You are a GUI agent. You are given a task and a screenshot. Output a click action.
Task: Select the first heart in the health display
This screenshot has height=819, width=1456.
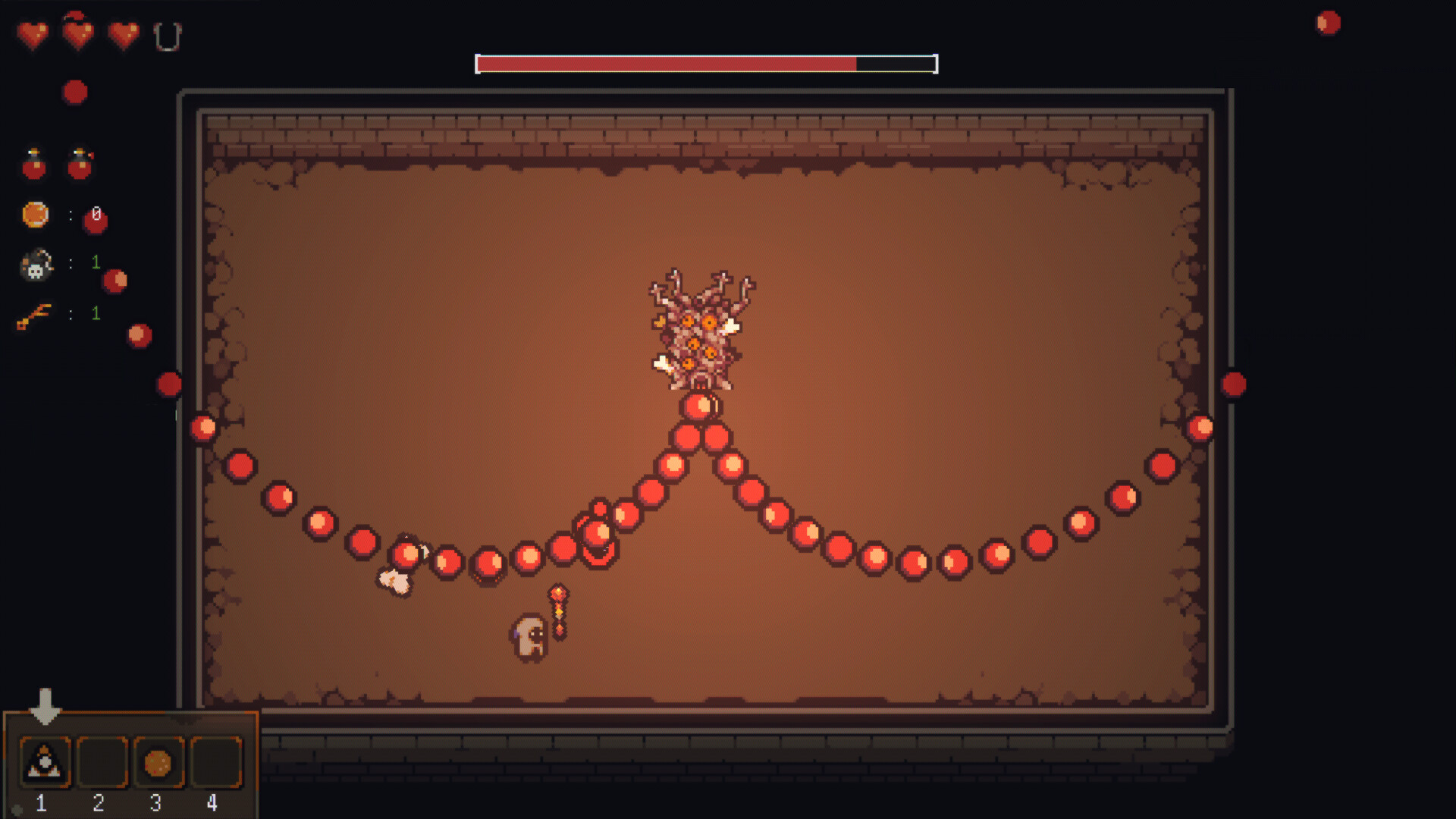tap(32, 33)
